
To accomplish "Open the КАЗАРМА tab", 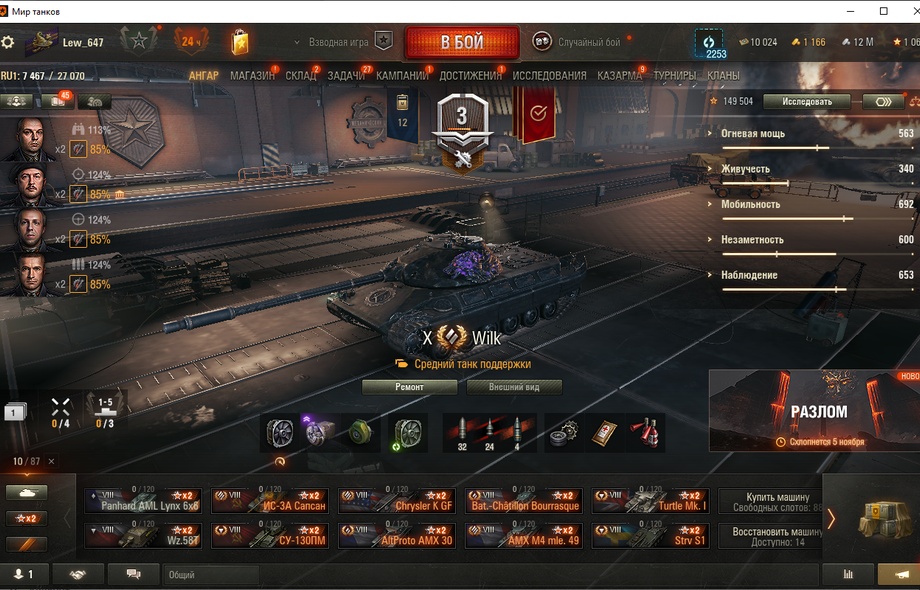I will 620,76.
